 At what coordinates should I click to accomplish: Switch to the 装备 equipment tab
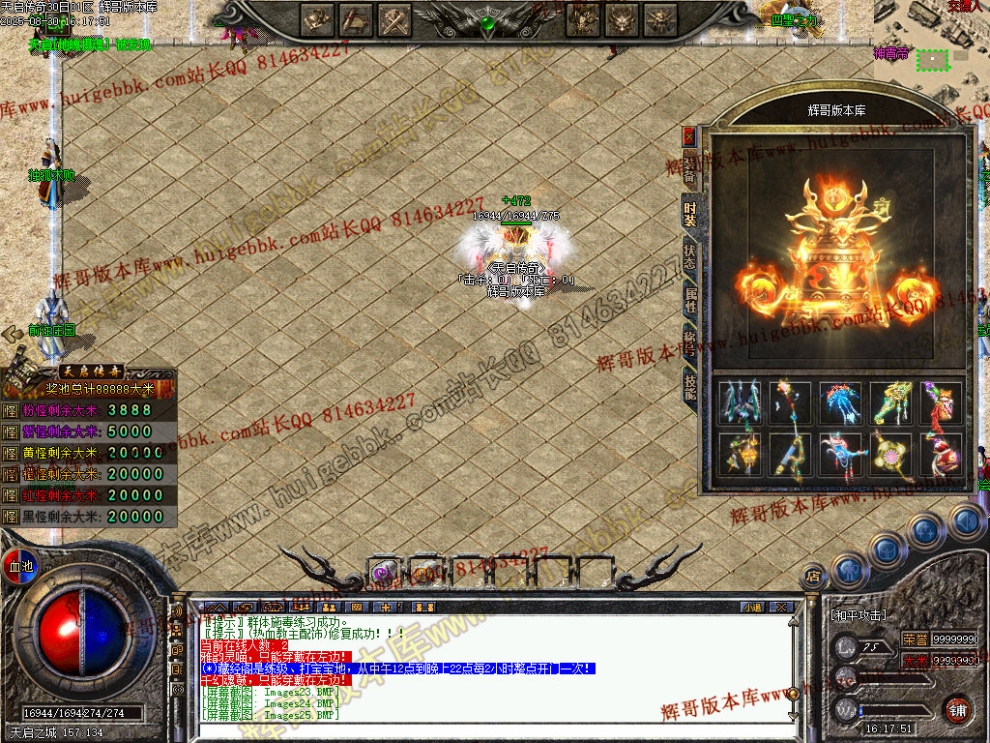coord(689,172)
